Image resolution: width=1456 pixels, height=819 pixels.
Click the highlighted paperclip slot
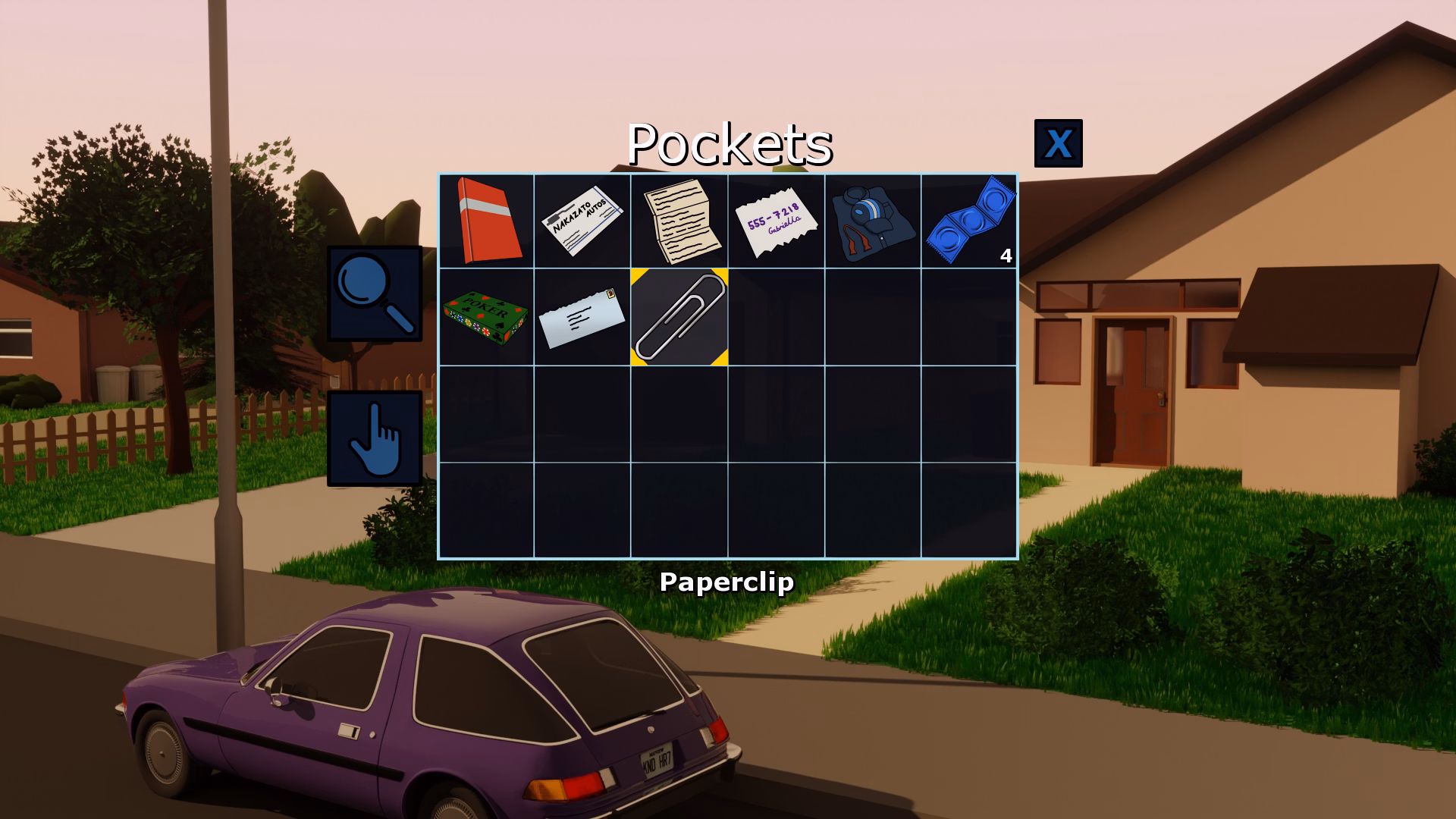click(x=679, y=317)
